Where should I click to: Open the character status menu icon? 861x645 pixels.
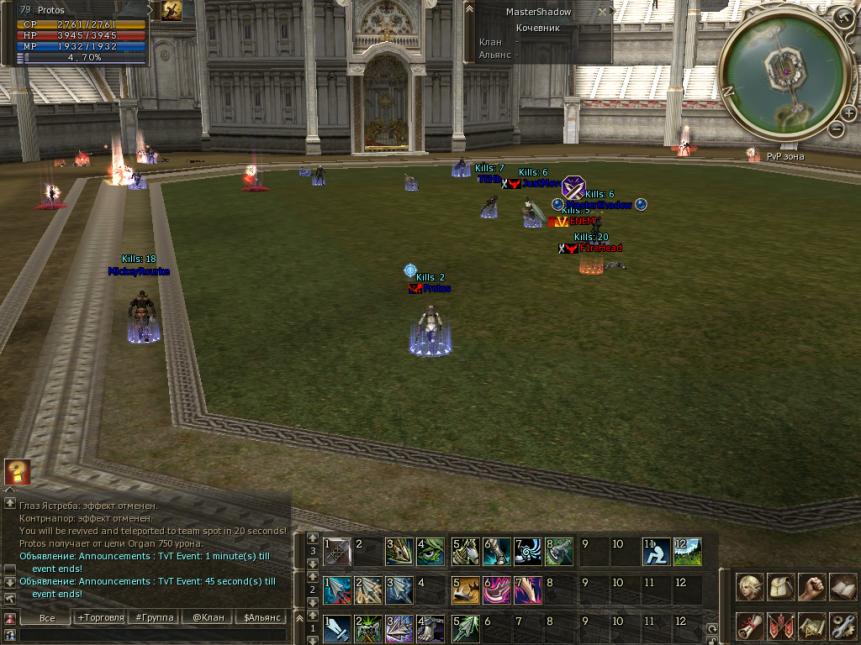[750, 587]
